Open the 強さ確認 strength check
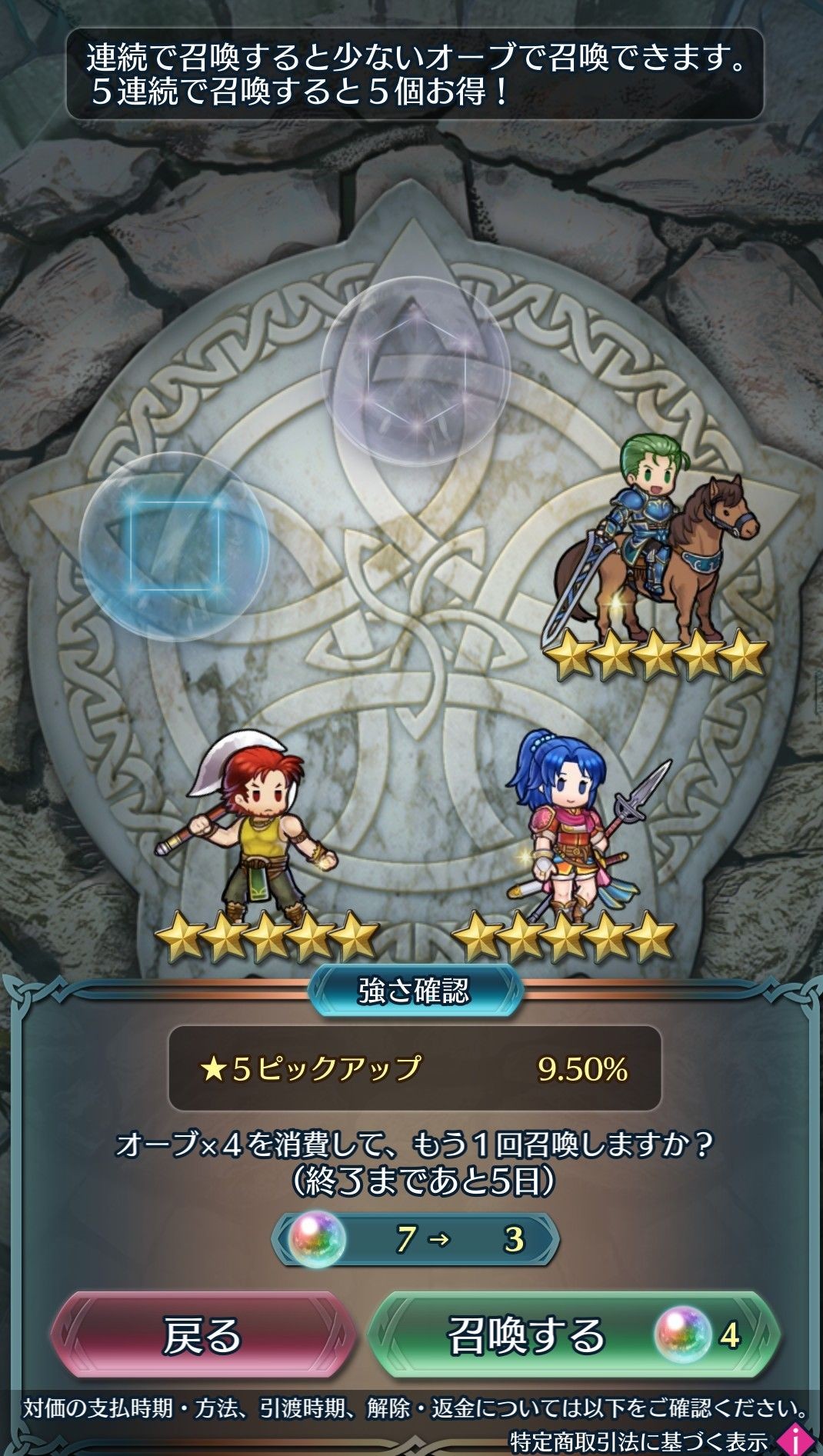 pos(415,991)
